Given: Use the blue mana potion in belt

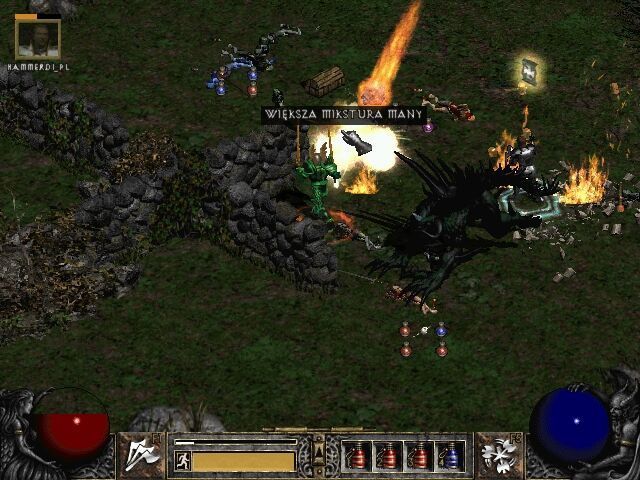Looking at the screenshot, I should 452,456.
